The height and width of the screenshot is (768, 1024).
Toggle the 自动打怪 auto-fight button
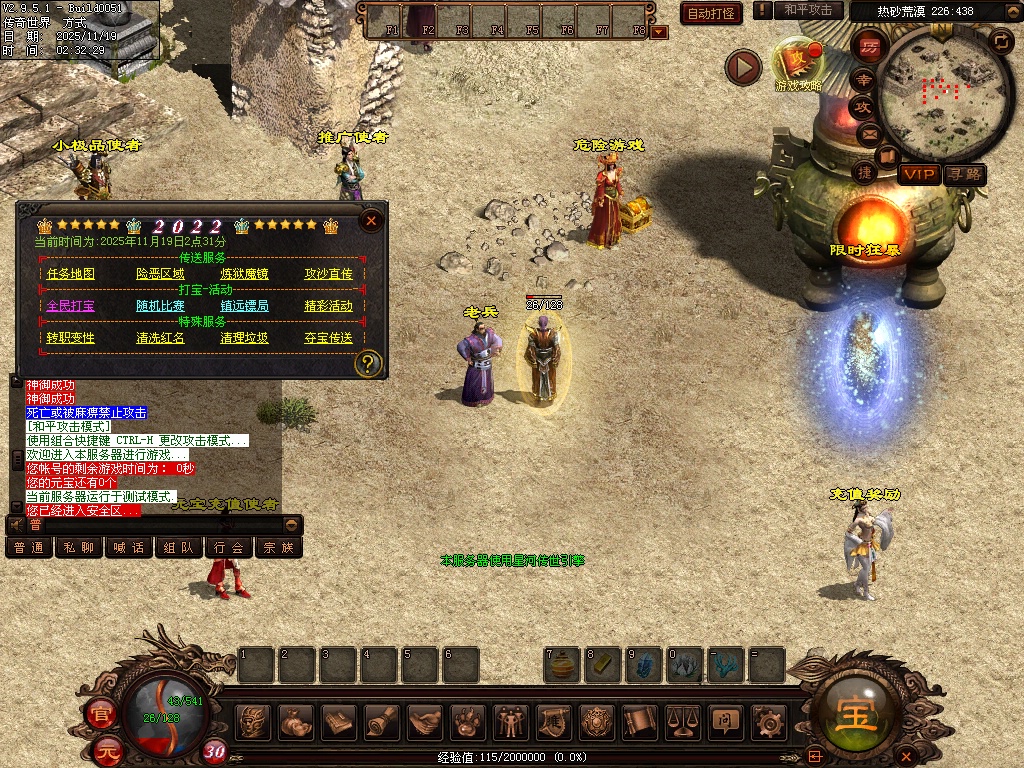click(711, 13)
